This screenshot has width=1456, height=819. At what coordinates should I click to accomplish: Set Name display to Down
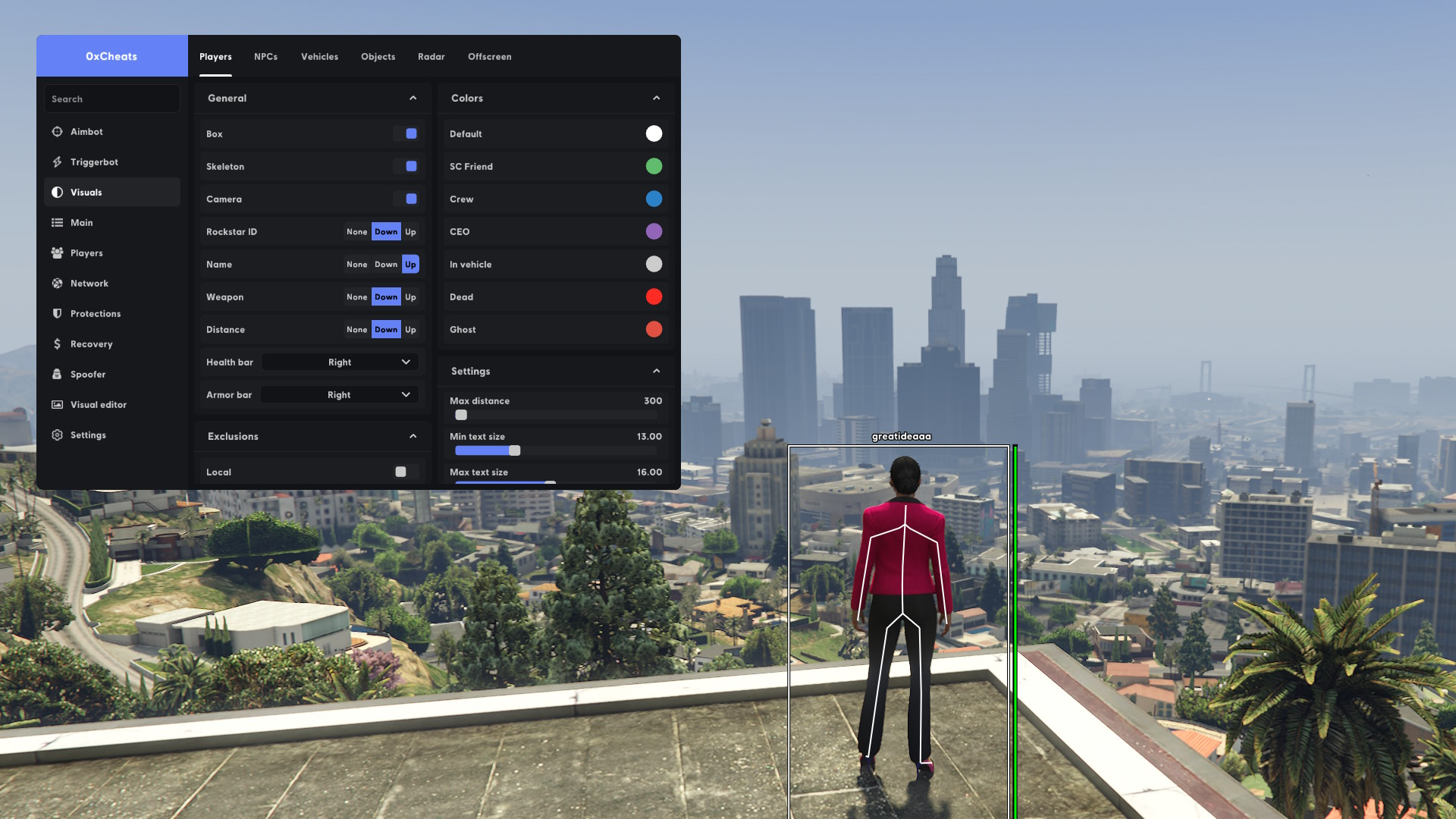pyautogui.click(x=385, y=264)
